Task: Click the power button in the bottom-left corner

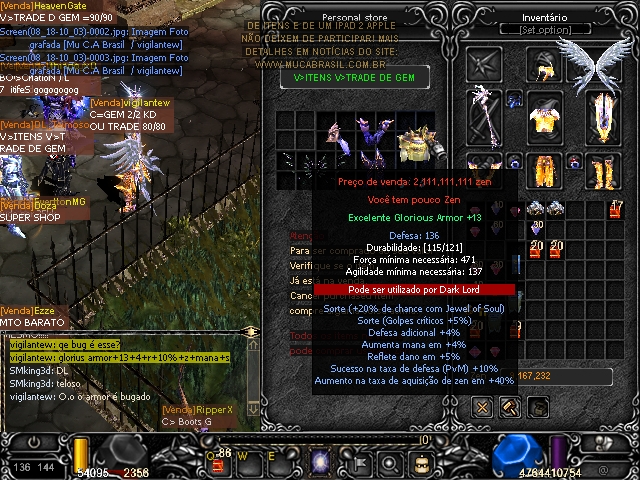Action: (35, 441)
